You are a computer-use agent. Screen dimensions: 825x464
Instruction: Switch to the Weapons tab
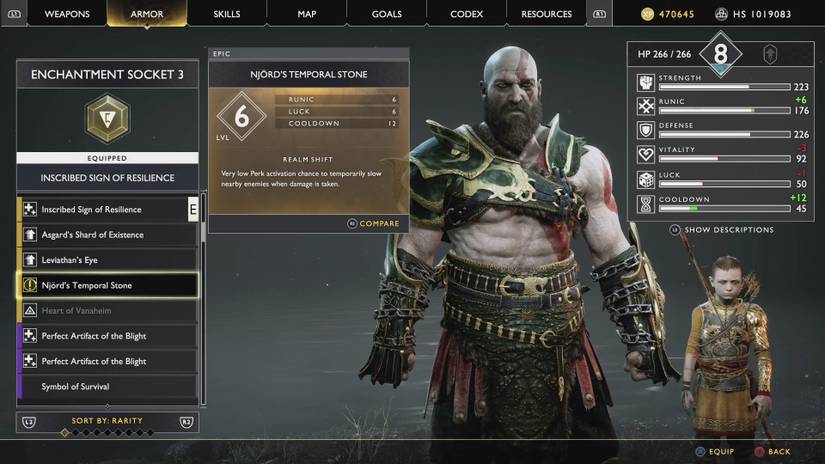(67, 14)
